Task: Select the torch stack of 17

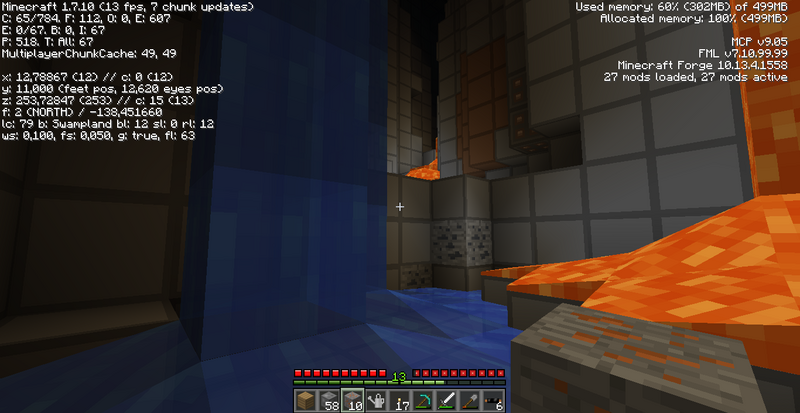Action: coord(400,401)
